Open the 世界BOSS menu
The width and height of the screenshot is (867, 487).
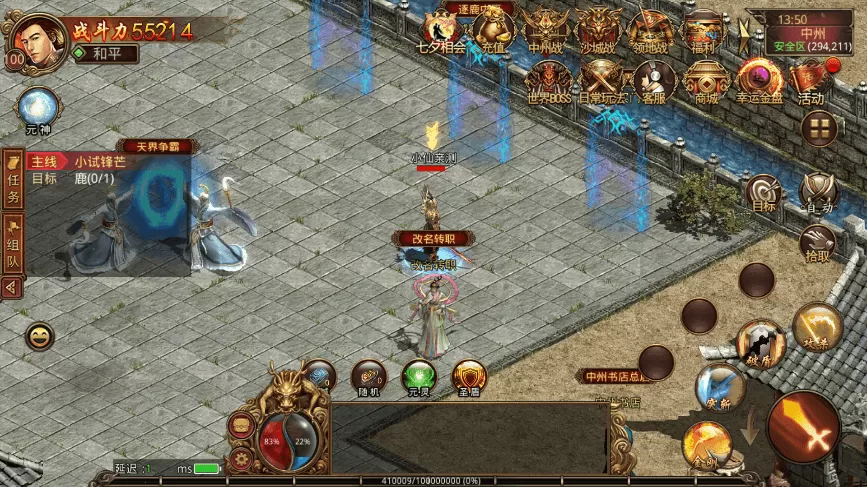pos(547,82)
